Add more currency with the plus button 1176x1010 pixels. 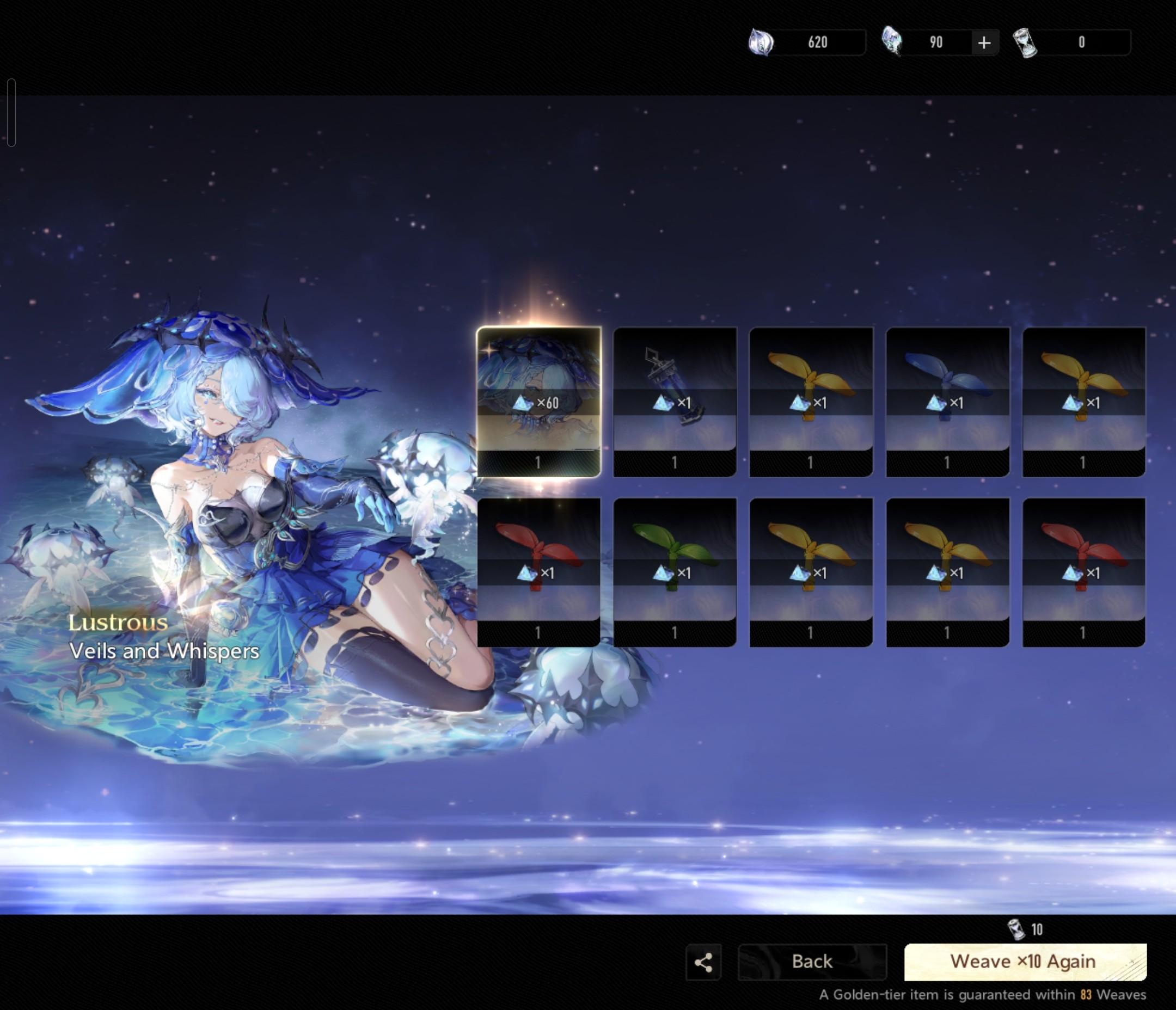984,42
